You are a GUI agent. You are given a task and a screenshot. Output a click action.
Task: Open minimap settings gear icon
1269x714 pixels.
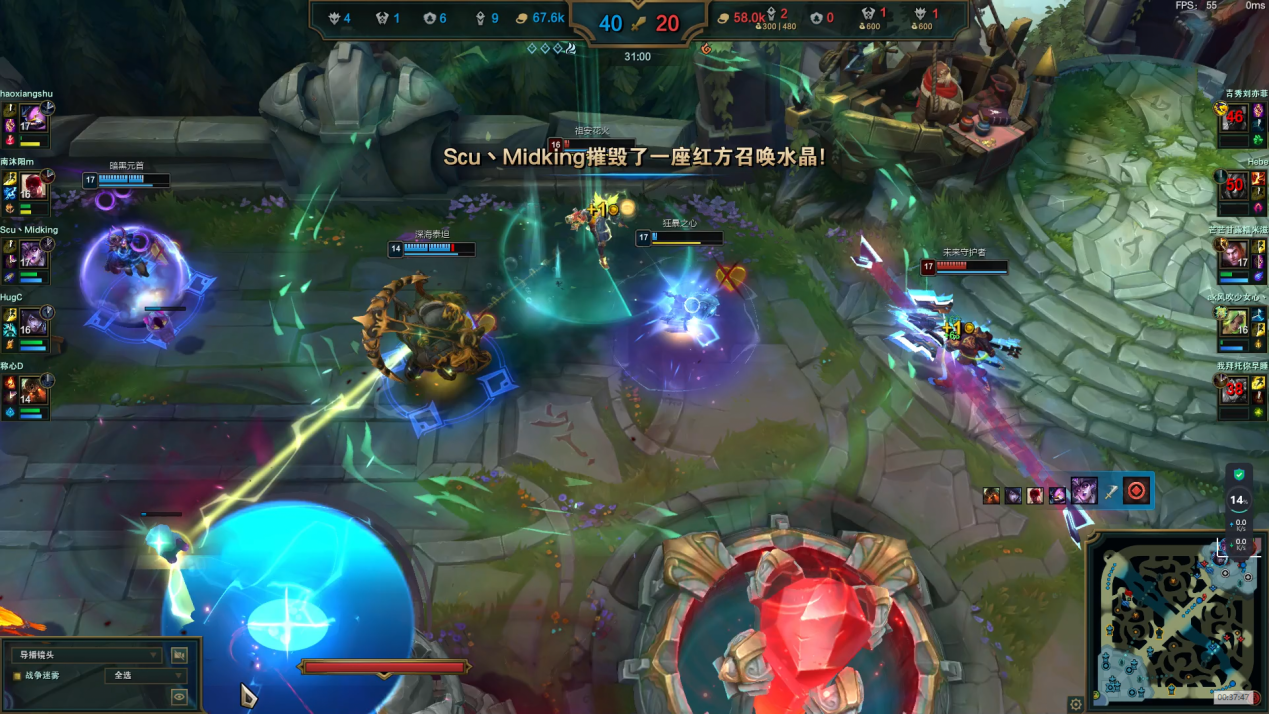1076,704
